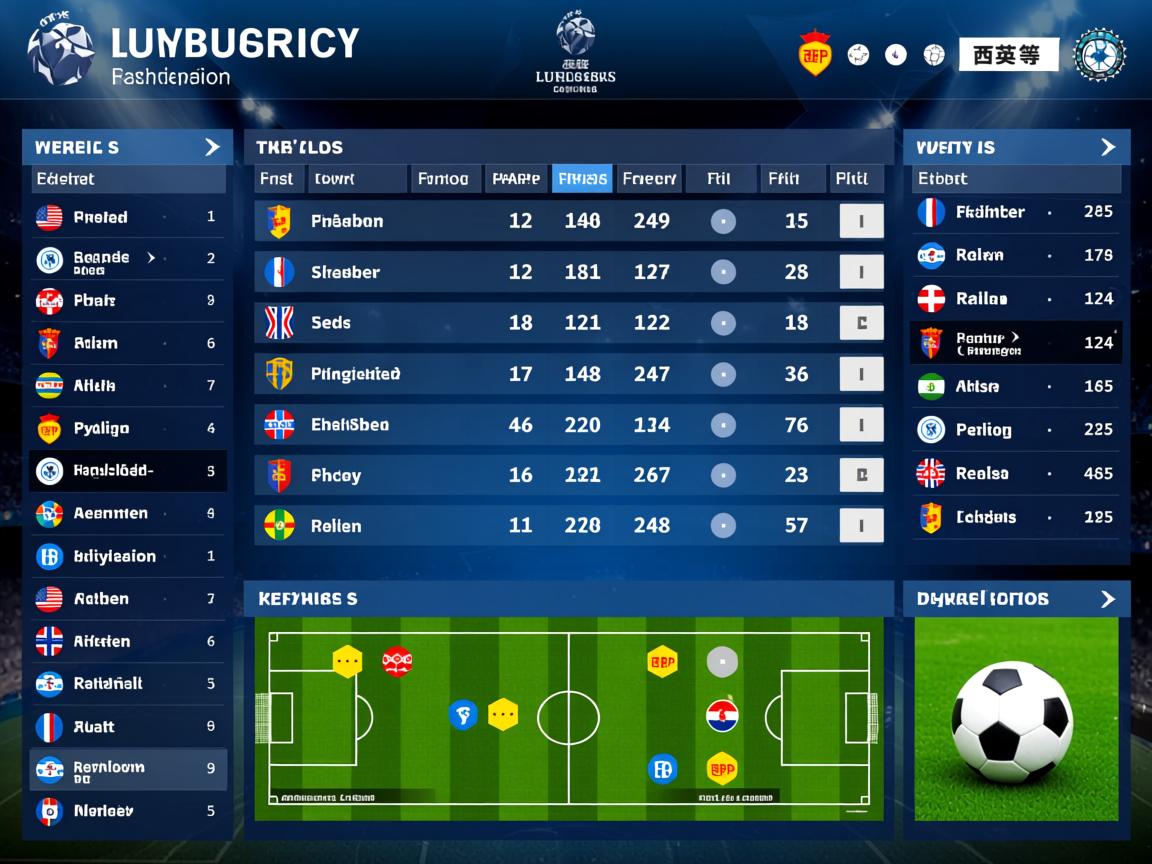This screenshot has height=864, width=1152.
Task: Select Nerlaev in the left sidebar list
Action: [103, 811]
